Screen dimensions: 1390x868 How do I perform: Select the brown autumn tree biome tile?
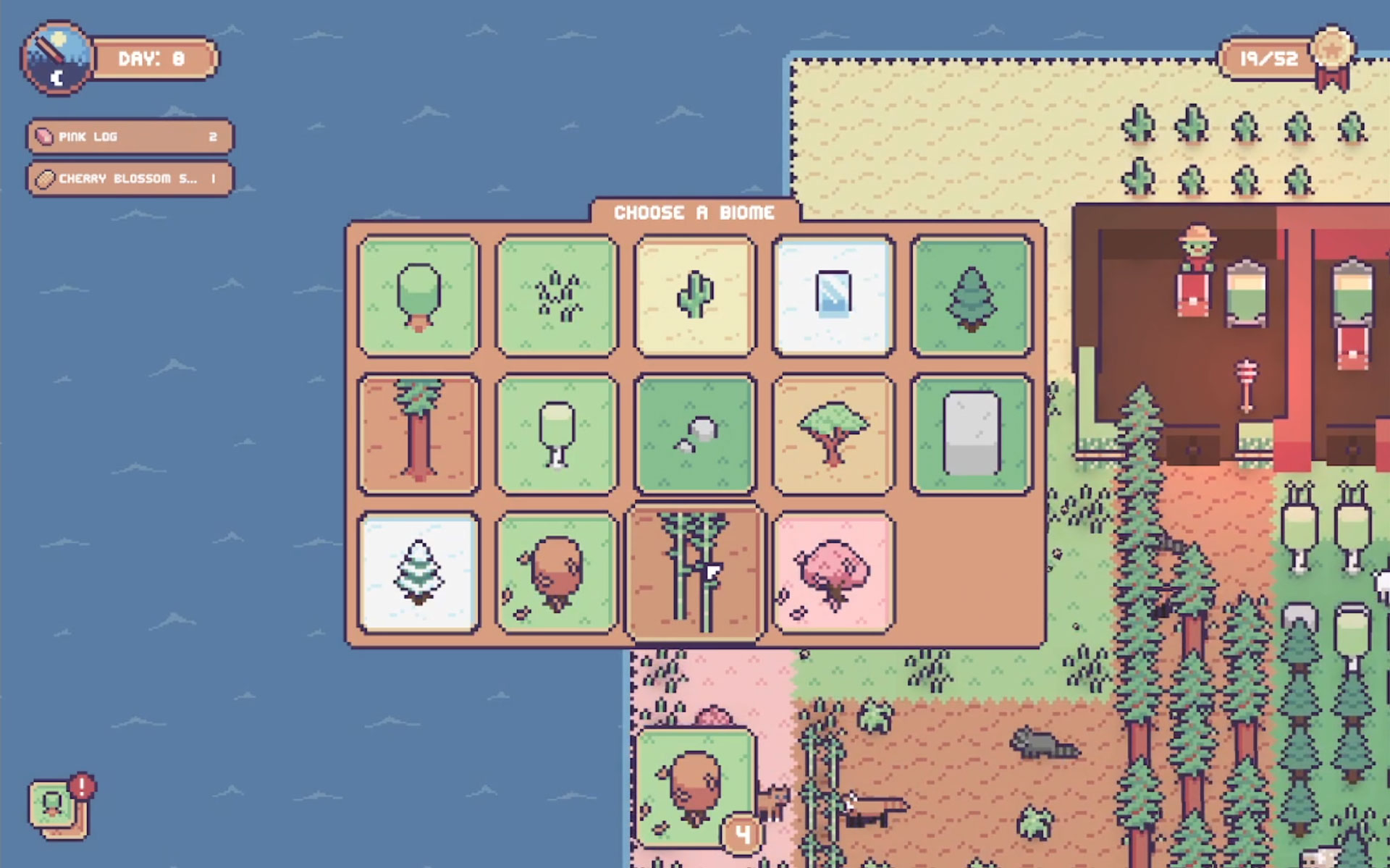click(x=557, y=573)
